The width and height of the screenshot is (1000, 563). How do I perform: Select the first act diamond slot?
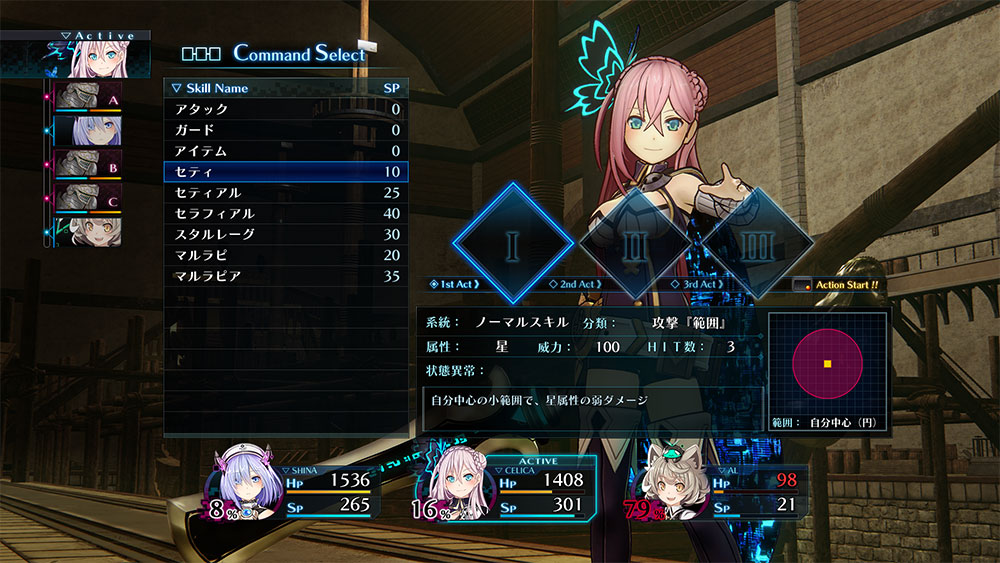[x=513, y=243]
